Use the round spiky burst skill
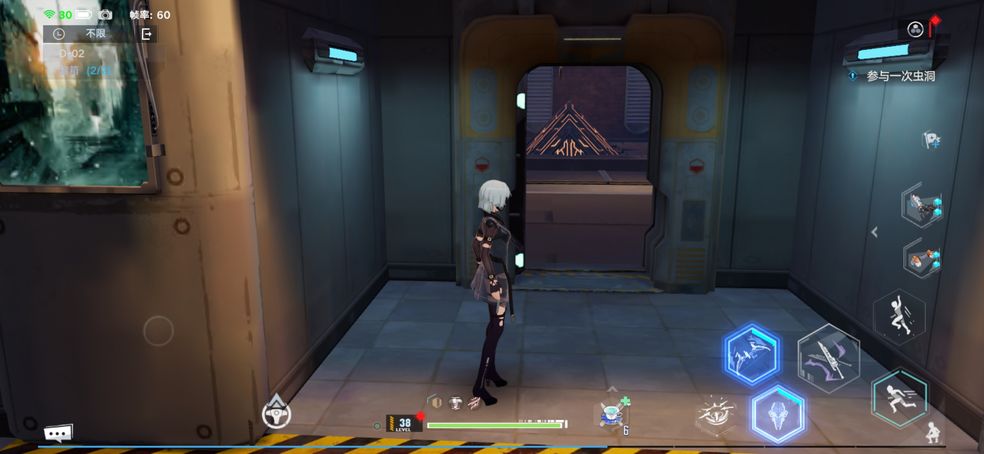Screen dimensions: 984x454 click(715, 412)
